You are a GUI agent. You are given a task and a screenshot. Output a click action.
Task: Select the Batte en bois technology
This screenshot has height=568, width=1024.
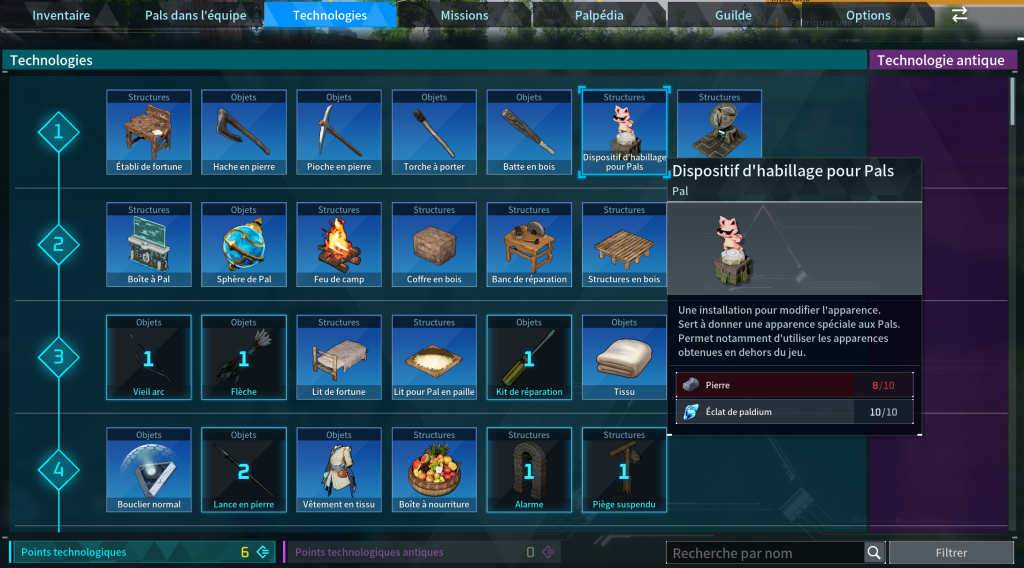(529, 132)
